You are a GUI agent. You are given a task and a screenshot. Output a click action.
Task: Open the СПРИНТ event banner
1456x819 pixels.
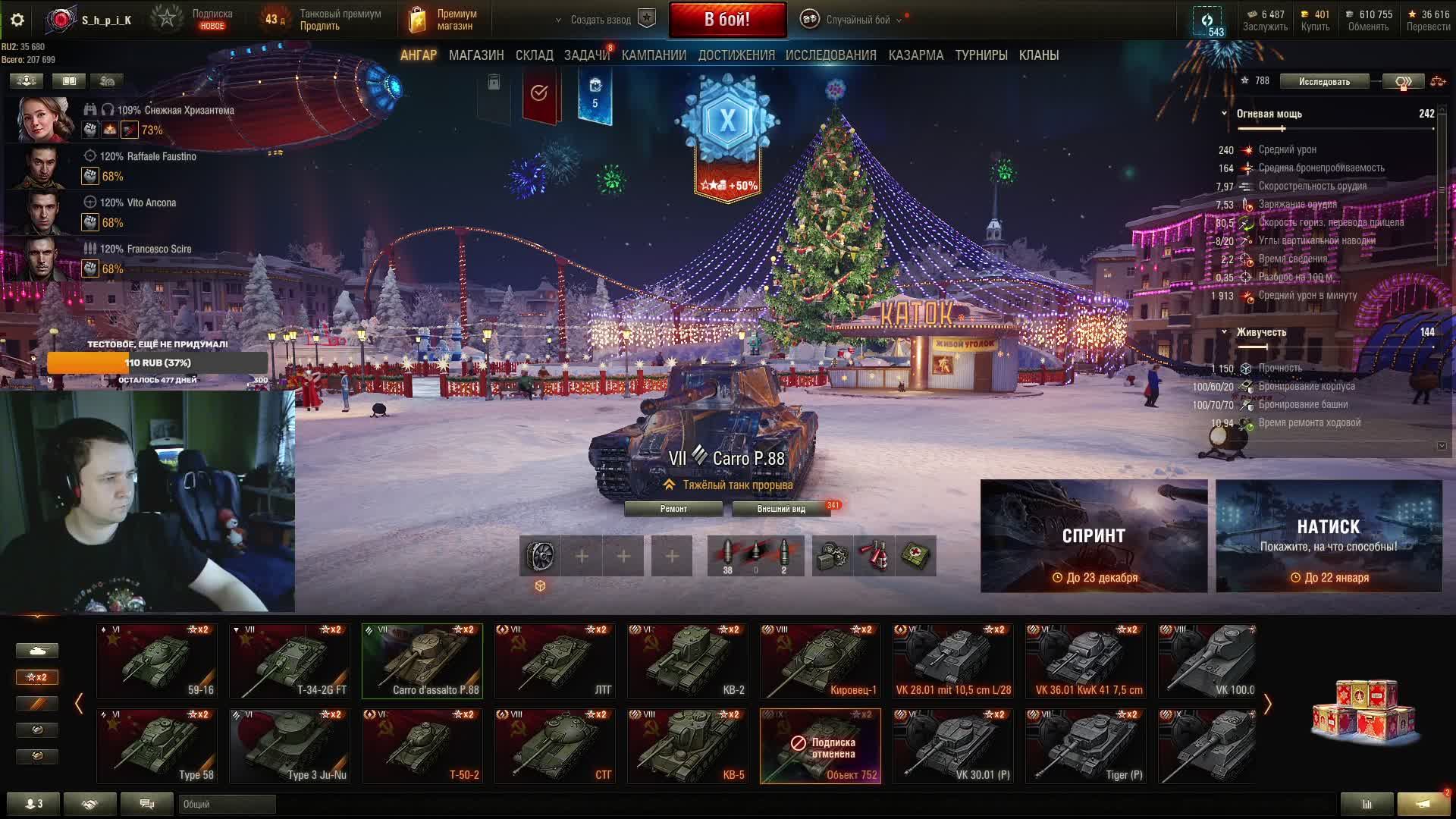coord(1094,535)
